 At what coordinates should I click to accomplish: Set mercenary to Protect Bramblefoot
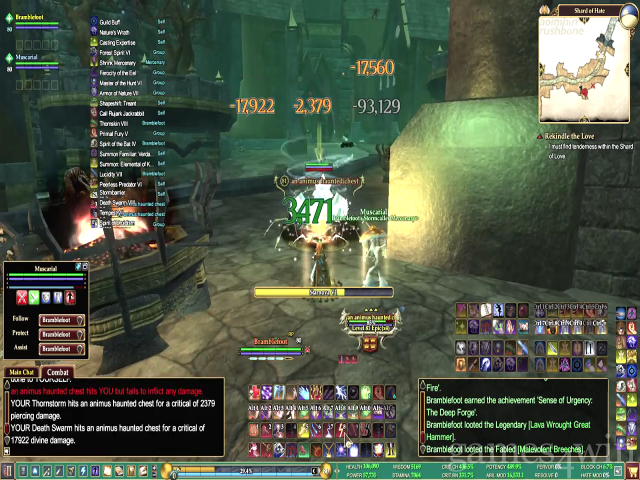[x=62, y=334]
